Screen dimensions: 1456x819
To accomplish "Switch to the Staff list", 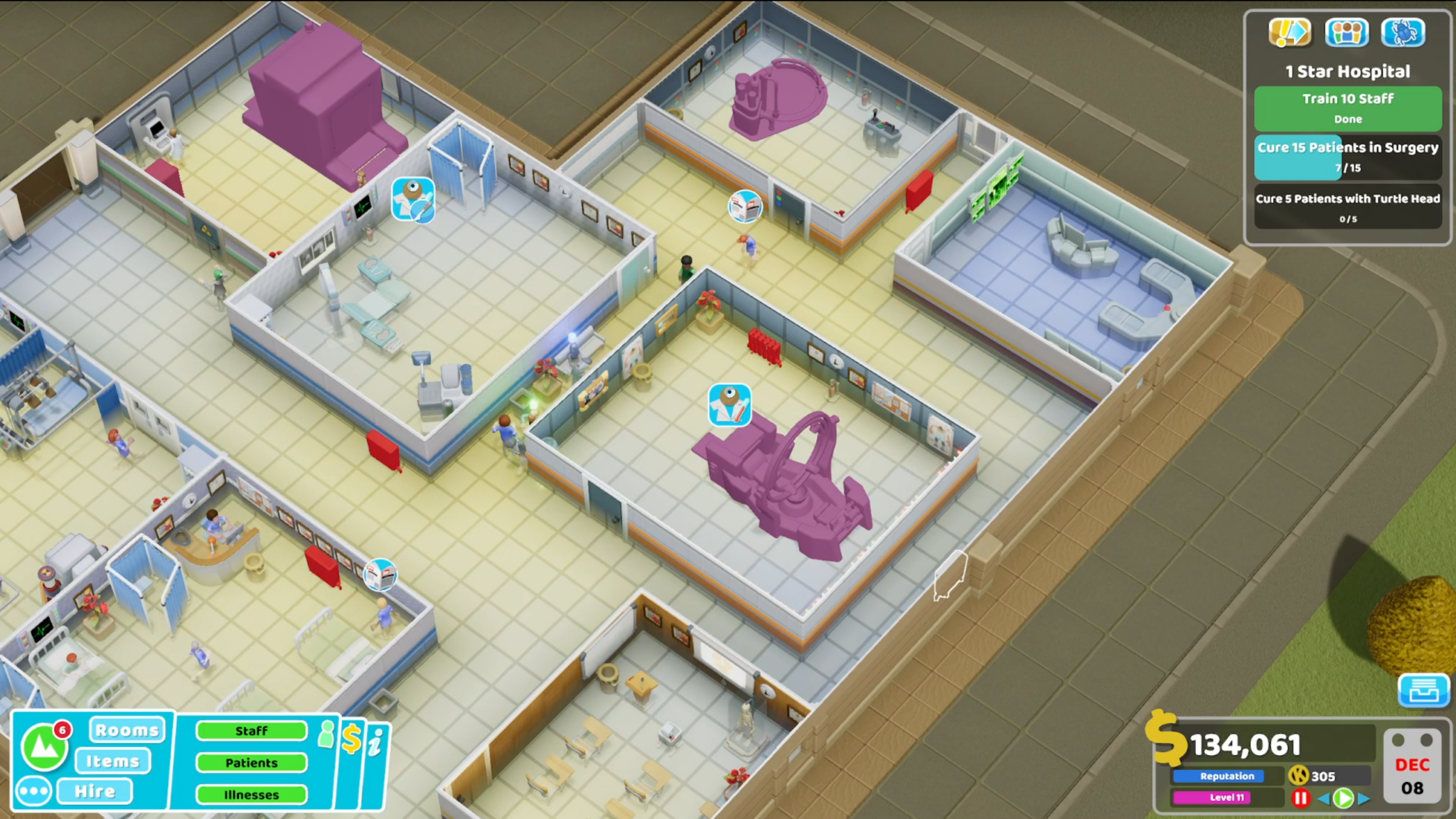I will click(x=252, y=731).
